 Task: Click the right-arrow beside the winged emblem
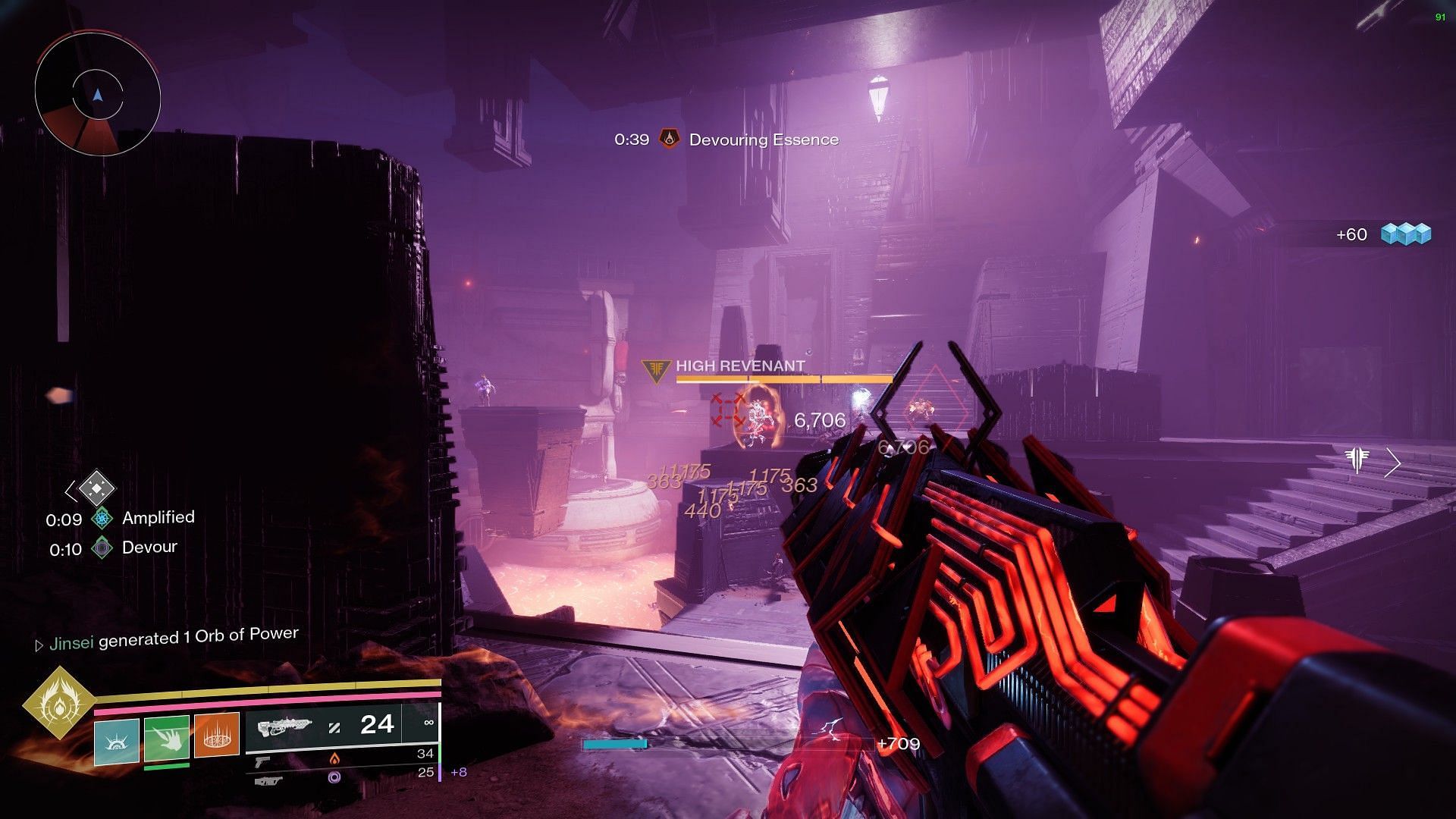(x=1392, y=462)
